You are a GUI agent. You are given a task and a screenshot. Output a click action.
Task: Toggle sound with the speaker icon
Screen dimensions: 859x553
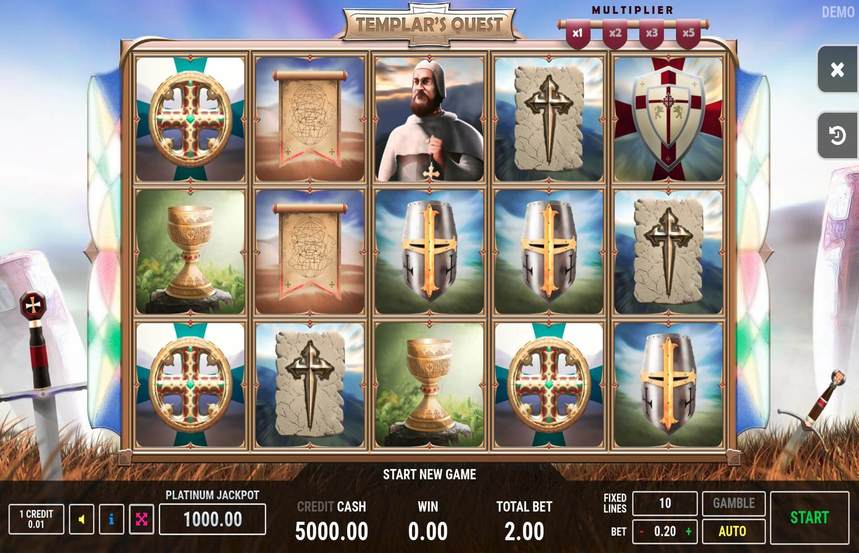pyautogui.click(x=81, y=519)
